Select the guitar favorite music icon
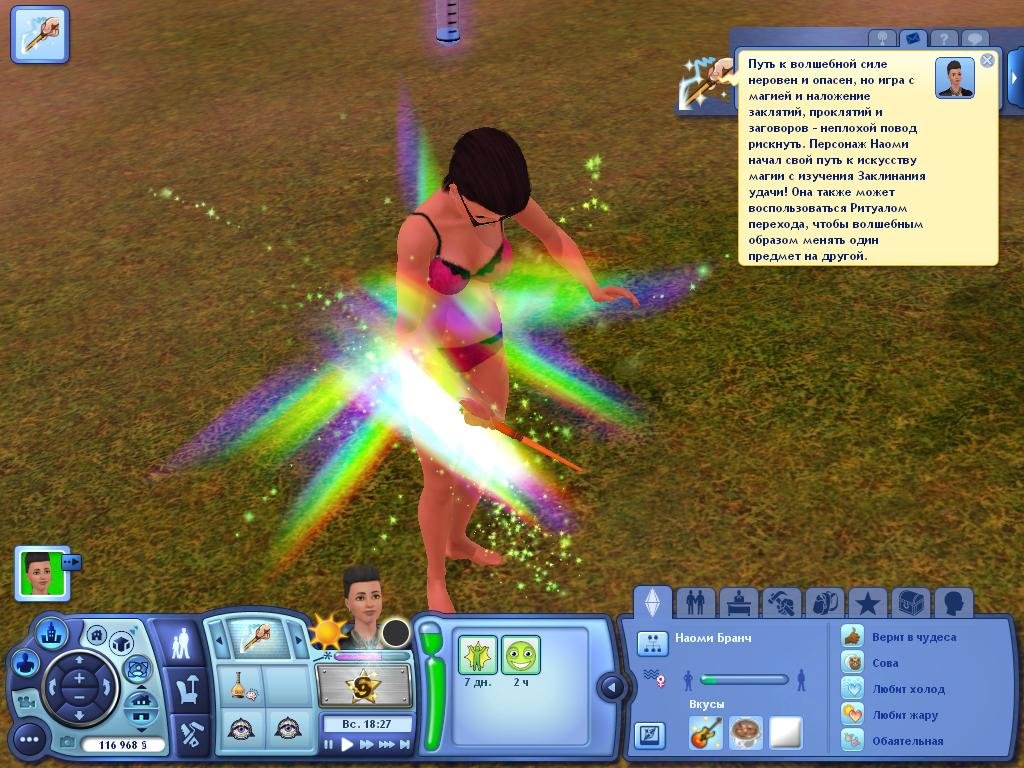The width and height of the screenshot is (1024, 768). pos(705,733)
